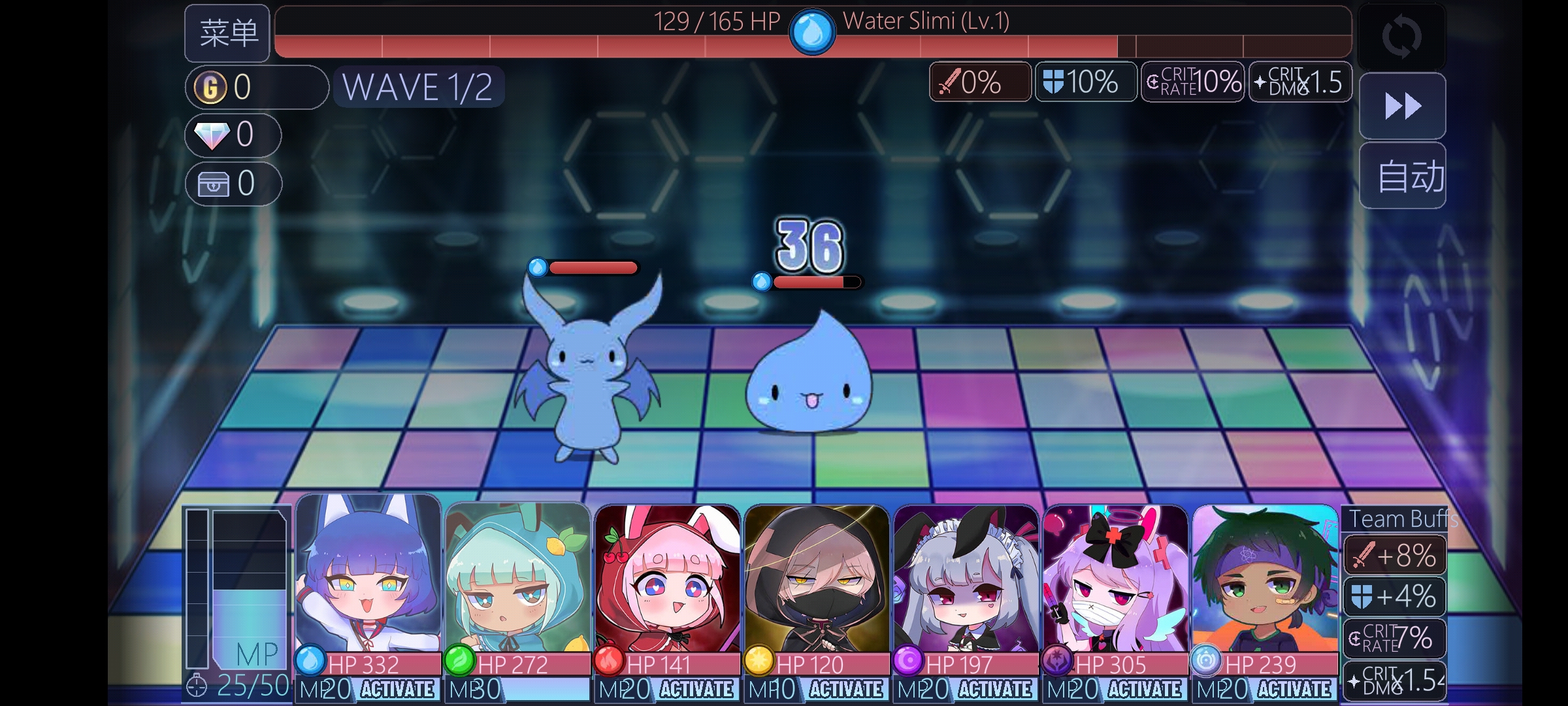Image resolution: width=1568 pixels, height=706 pixels.
Task: Select the CRIT DMG x1.5 stat icon
Action: (x=1299, y=82)
